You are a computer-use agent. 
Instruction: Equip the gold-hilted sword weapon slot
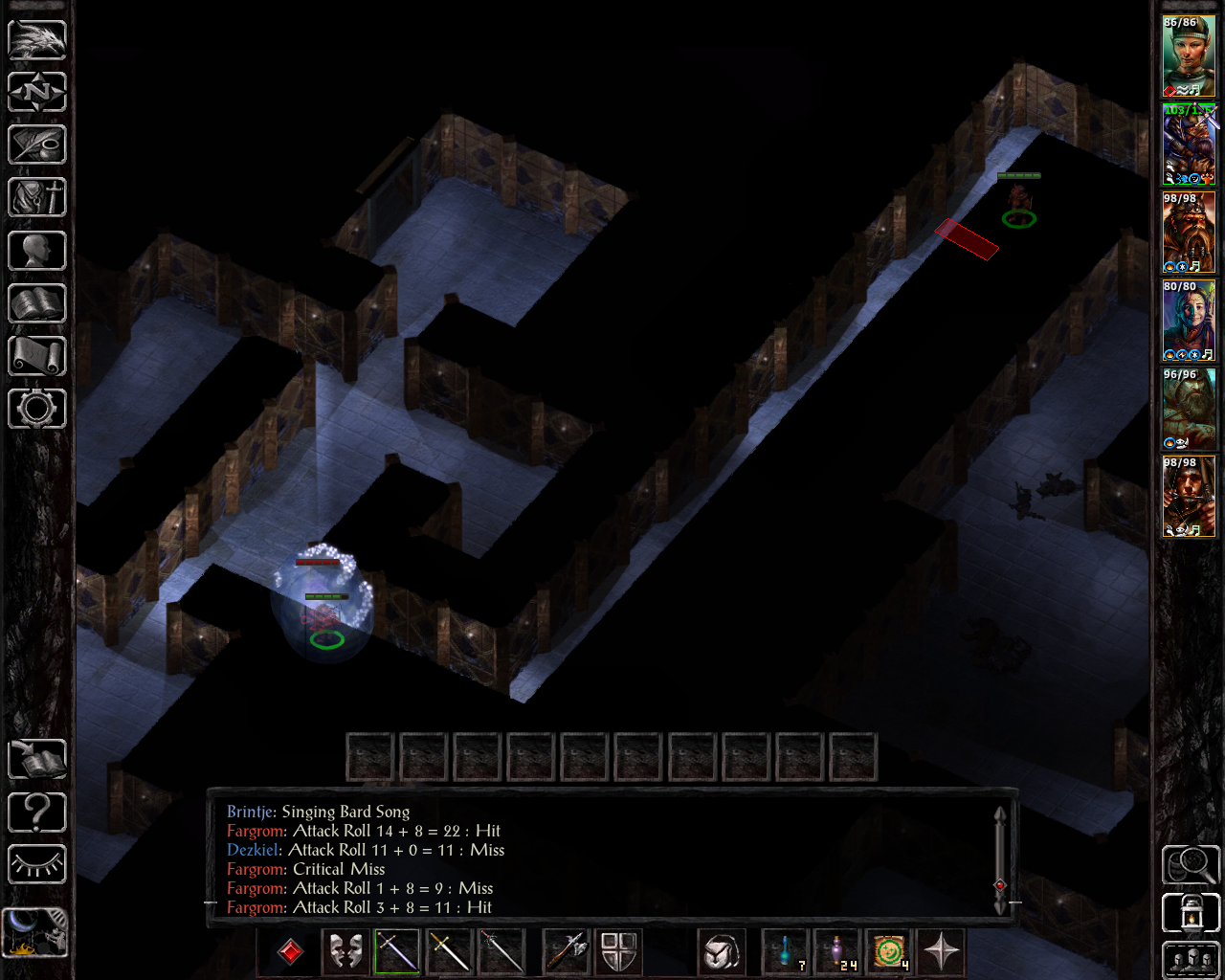[449, 951]
